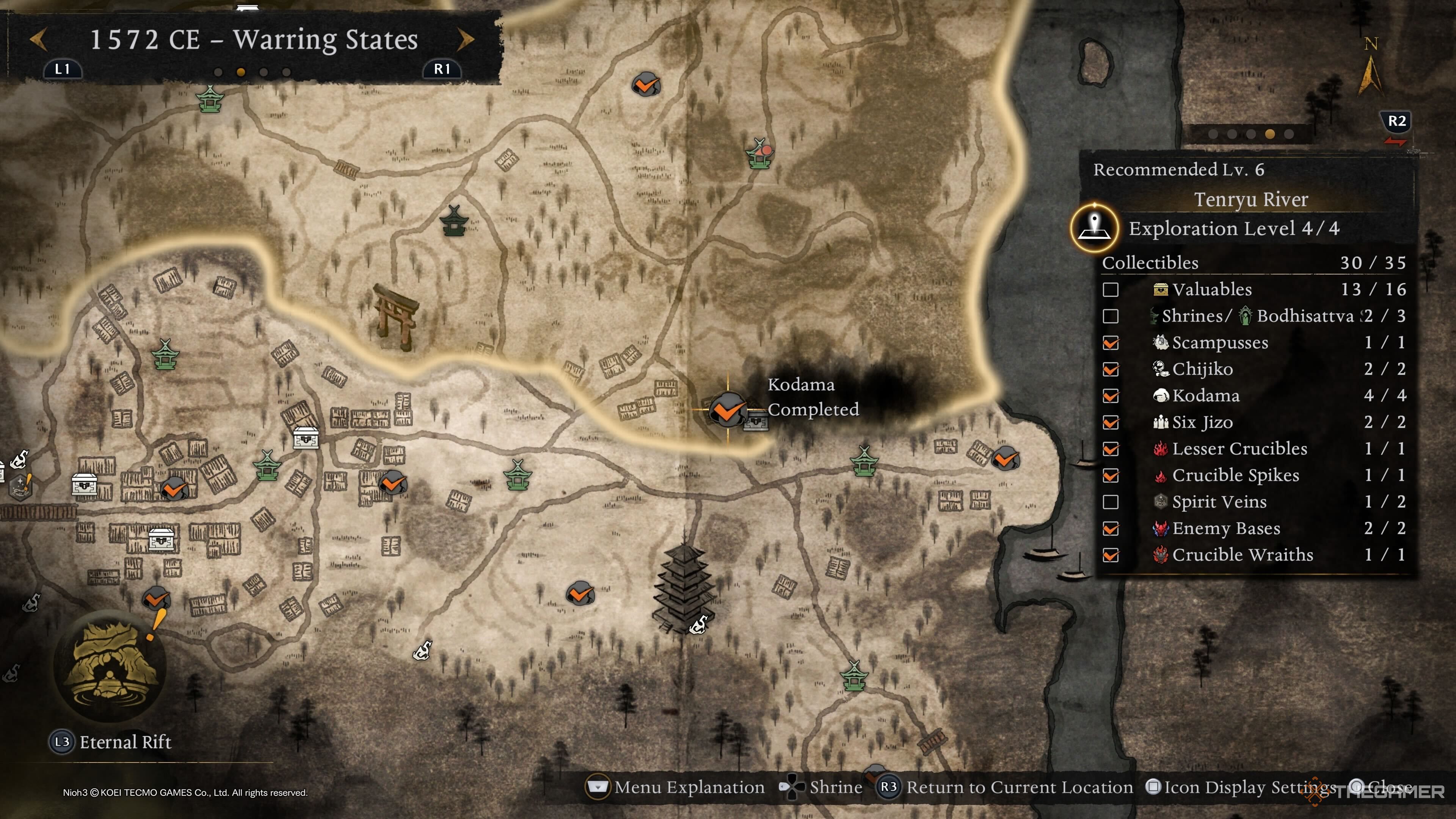1456x819 pixels.
Task: Click the Tenryu River location pin icon
Action: (x=1095, y=228)
